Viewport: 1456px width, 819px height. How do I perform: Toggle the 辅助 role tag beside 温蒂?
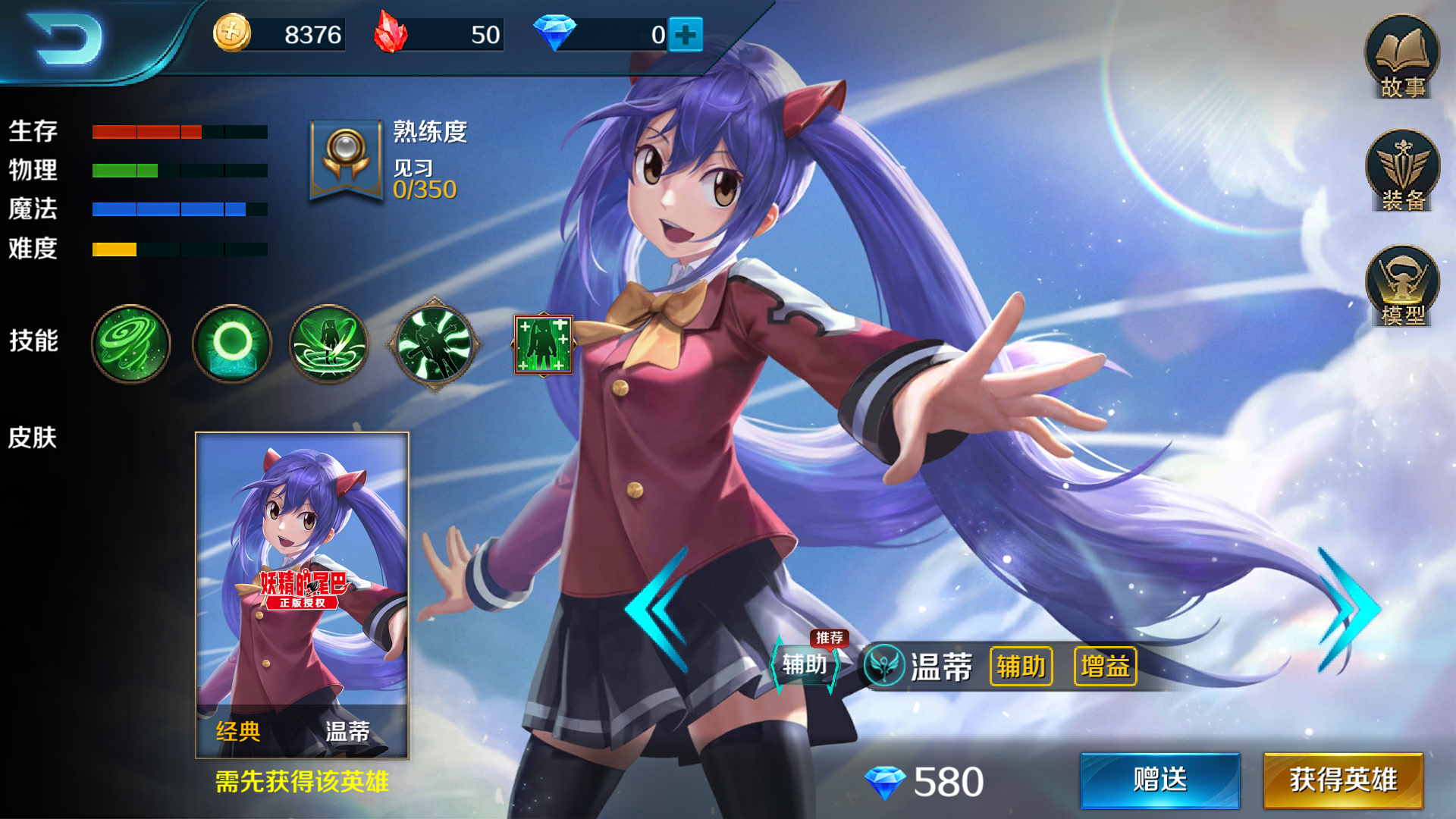click(1020, 667)
